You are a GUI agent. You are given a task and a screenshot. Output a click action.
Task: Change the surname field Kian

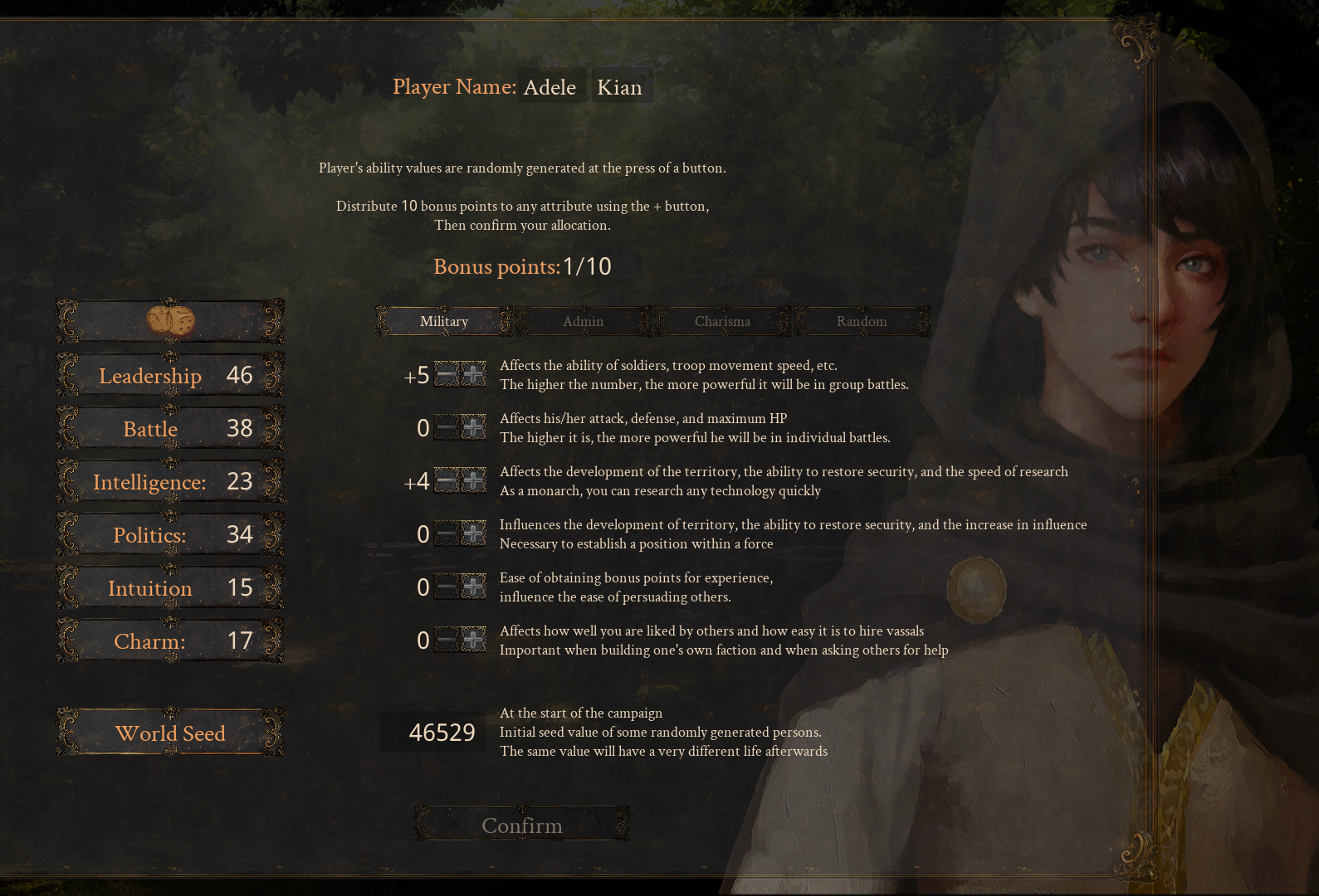pos(620,87)
